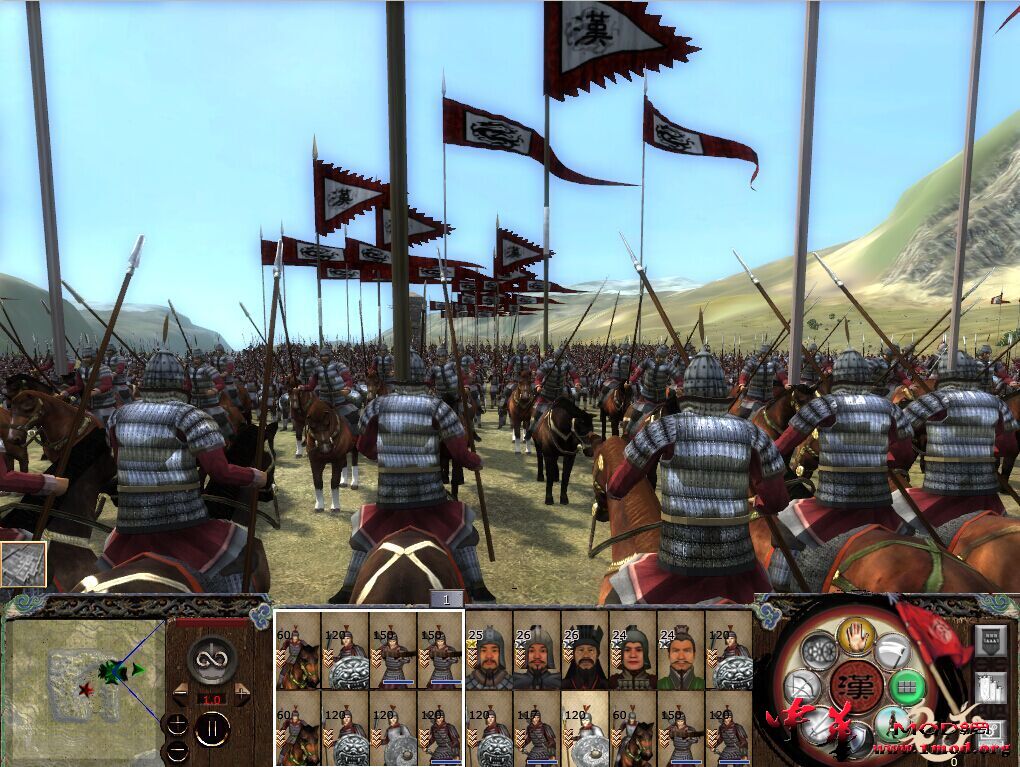Toggle the bow skirmish command

click(x=804, y=688)
